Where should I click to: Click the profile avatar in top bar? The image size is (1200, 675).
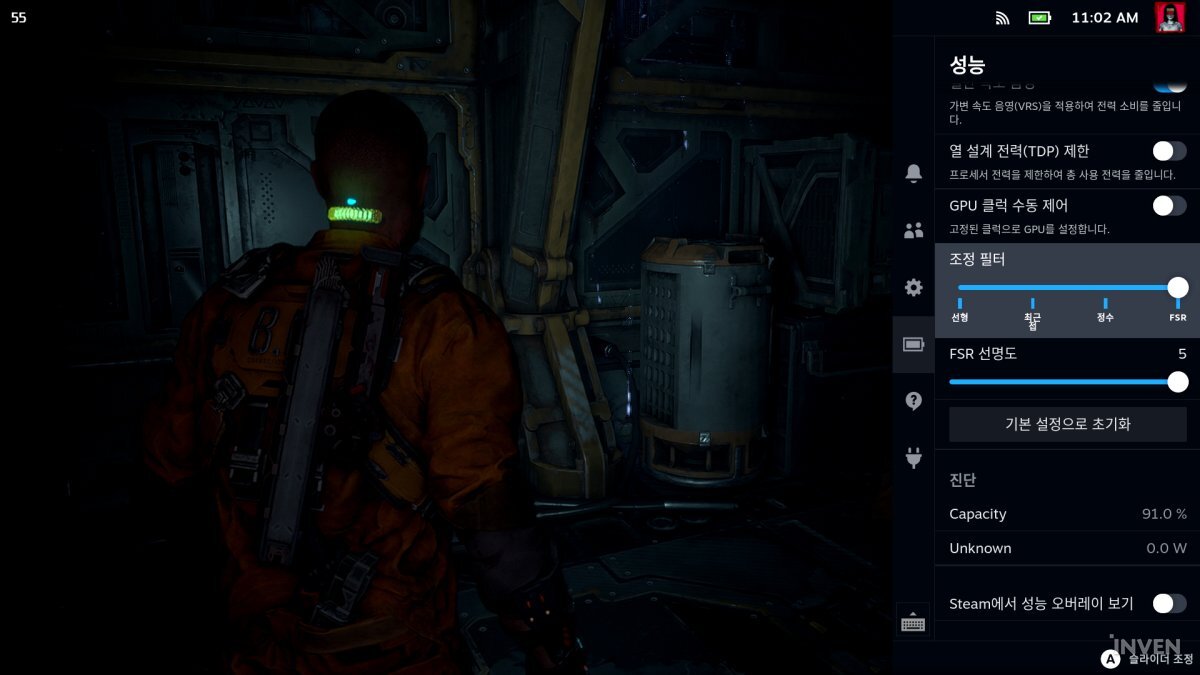point(1169,17)
